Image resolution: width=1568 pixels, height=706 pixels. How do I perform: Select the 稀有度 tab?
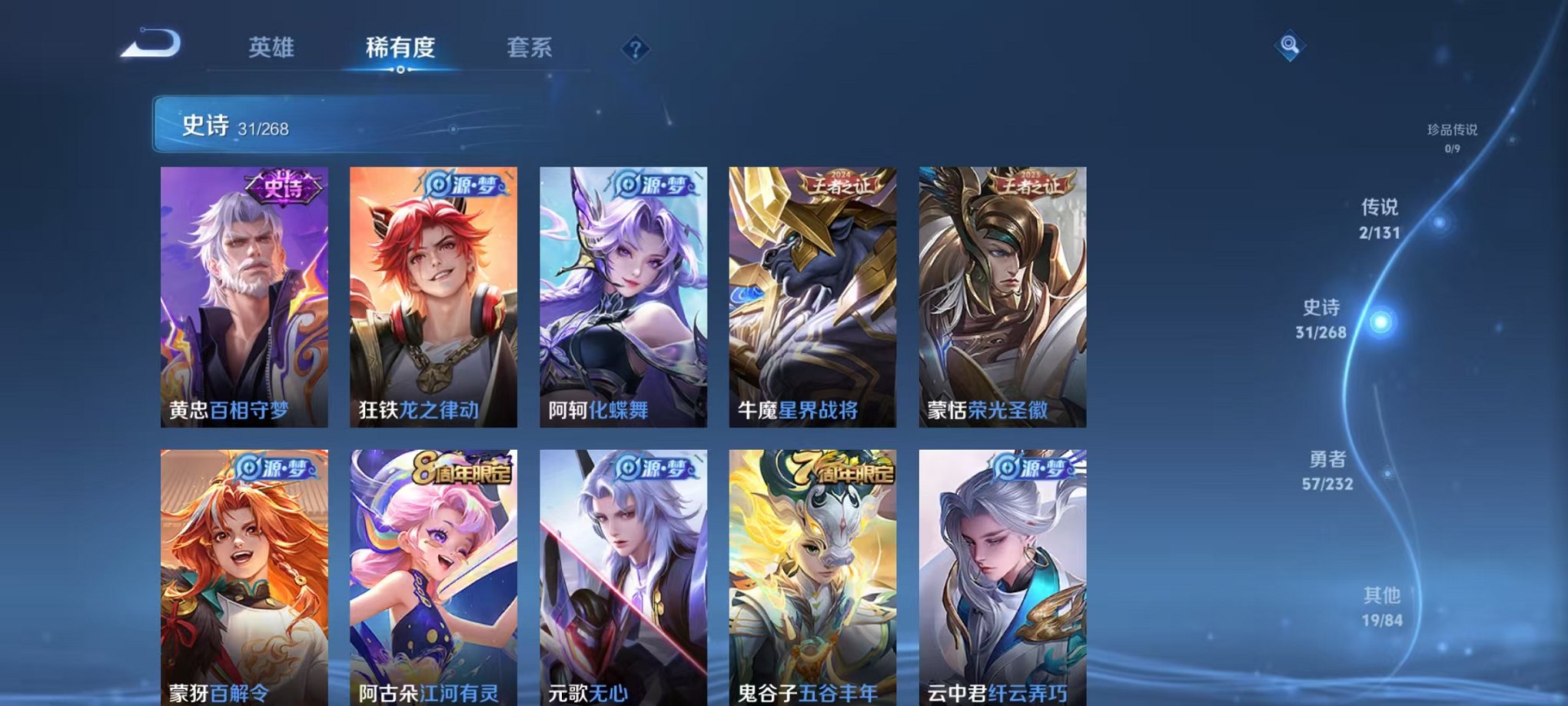(400, 48)
